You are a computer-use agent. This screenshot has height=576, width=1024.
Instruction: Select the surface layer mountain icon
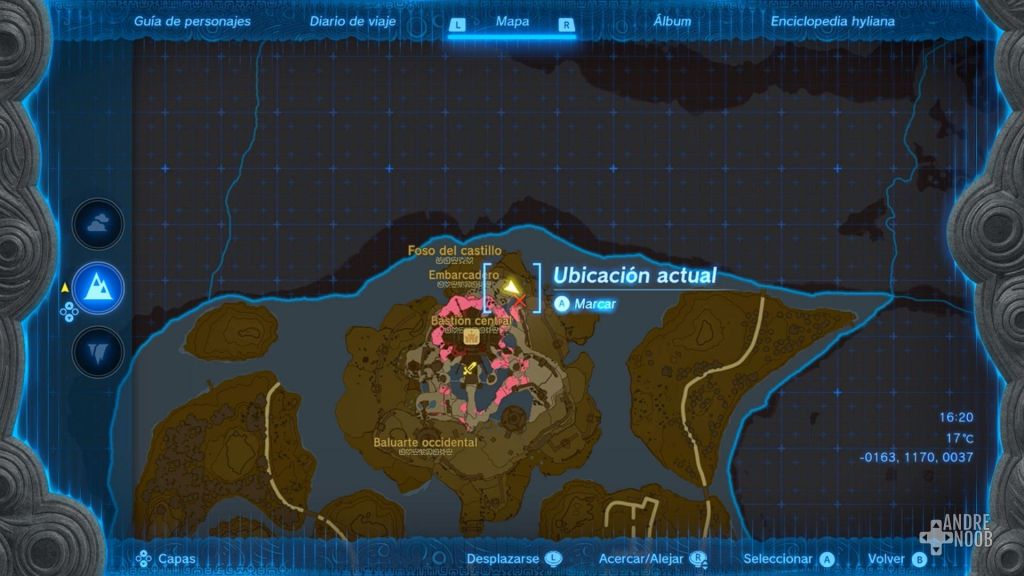tap(98, 288)
